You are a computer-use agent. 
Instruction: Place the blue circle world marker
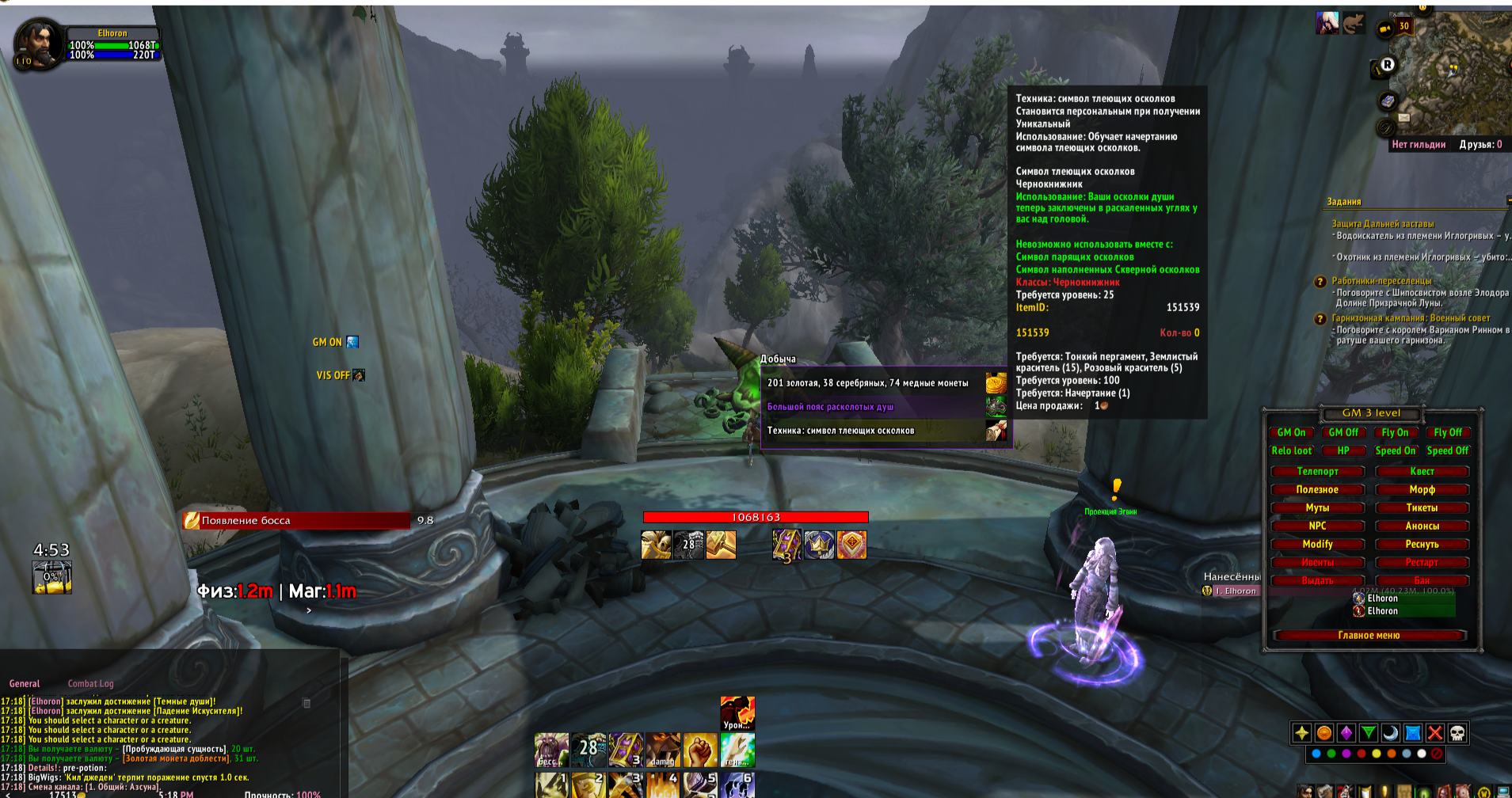click(1316, 754)
